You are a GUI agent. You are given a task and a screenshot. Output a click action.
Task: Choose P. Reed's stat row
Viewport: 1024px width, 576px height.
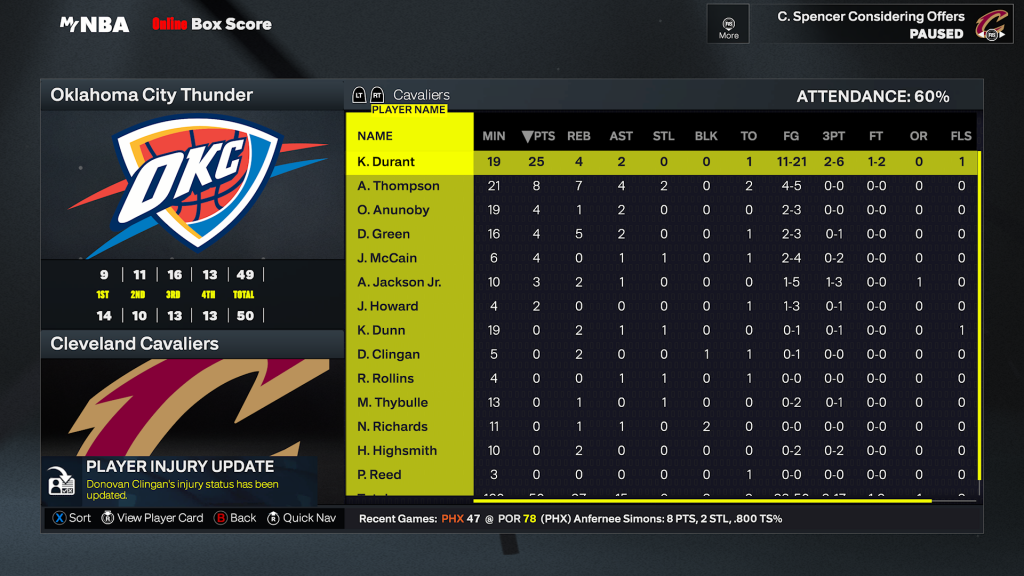click(380, 474)
